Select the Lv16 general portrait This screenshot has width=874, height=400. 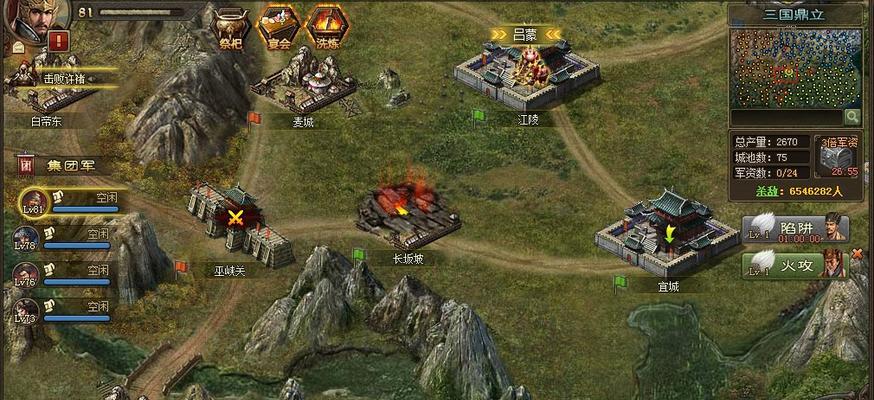point(27,274)
